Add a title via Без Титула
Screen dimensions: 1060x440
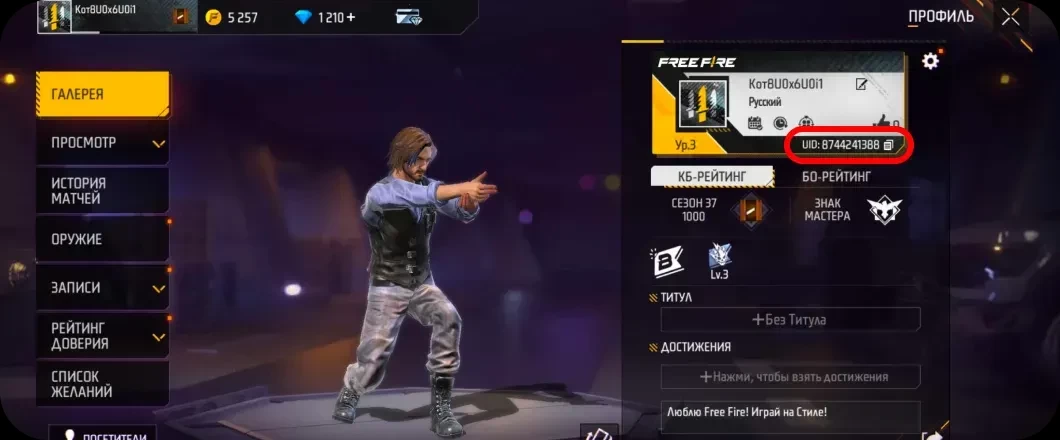(789, 320)
